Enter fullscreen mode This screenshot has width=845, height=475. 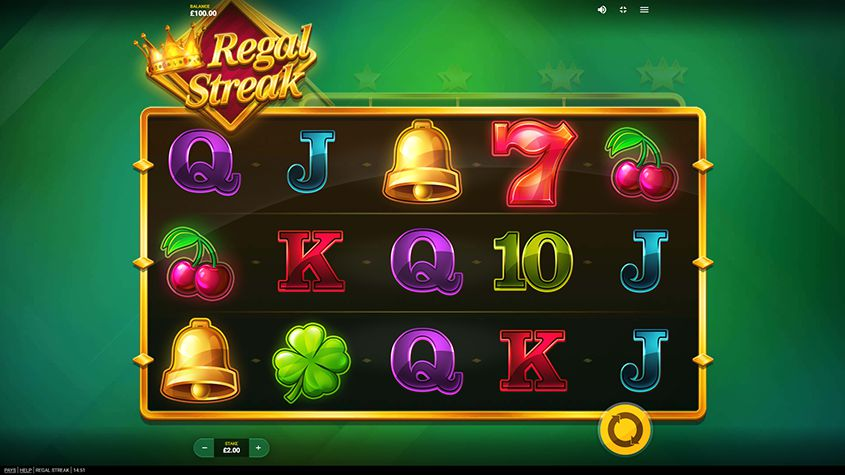(x=623, y=9)
